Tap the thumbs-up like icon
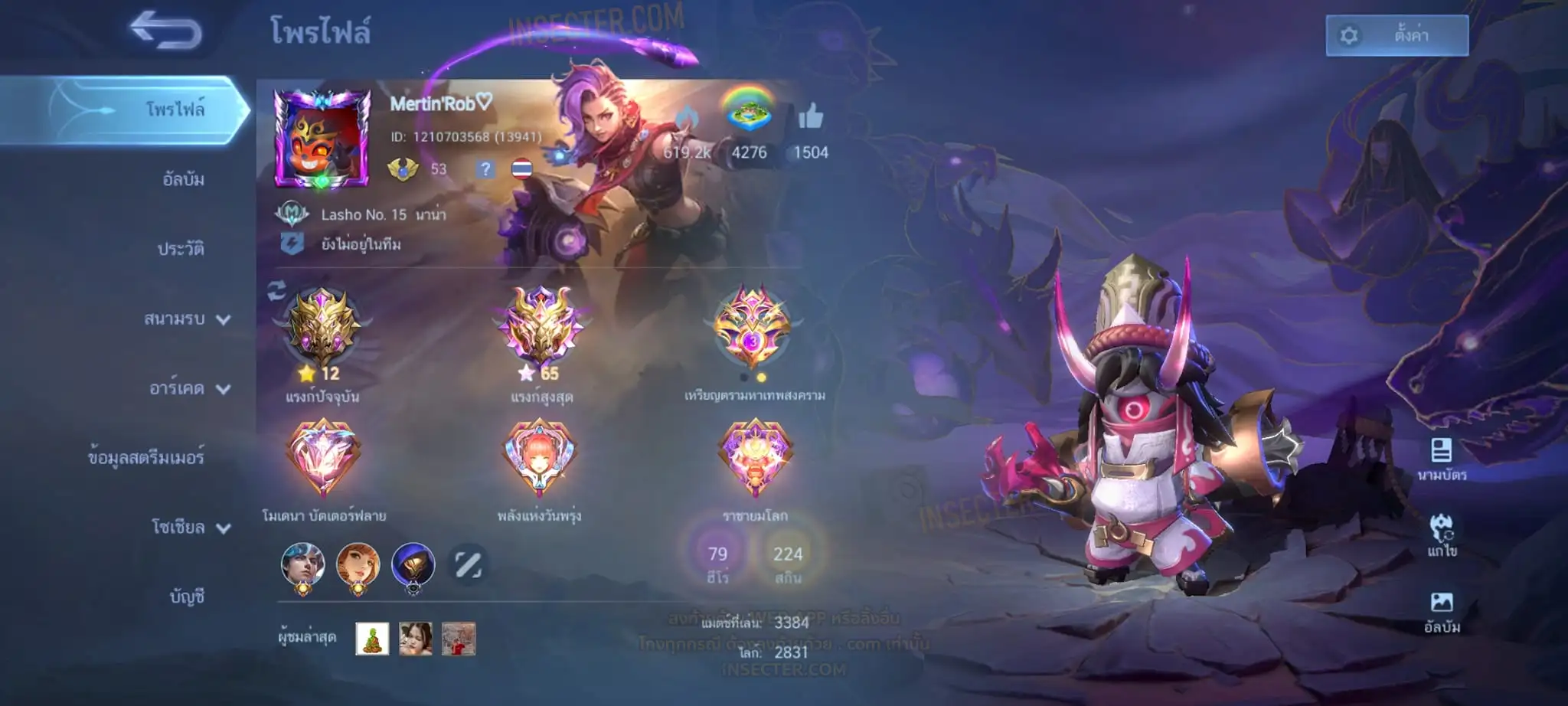The height and width of the screenshot is (706, 1568). click(x=810, y=117)
